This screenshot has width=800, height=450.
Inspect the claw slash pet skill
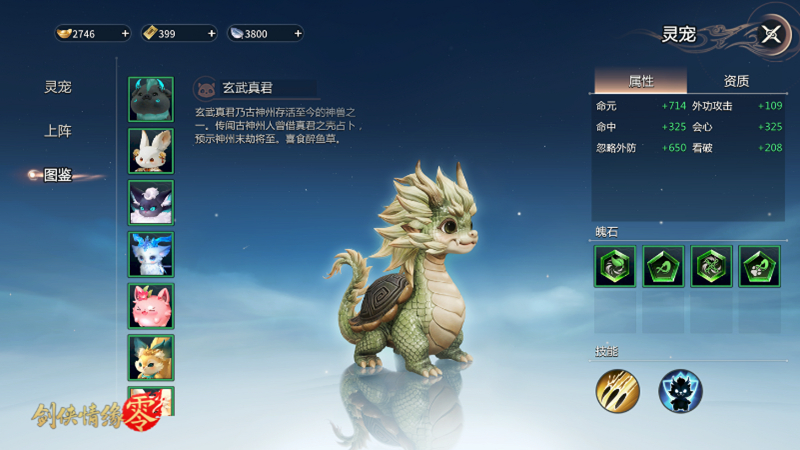point(617,391)
